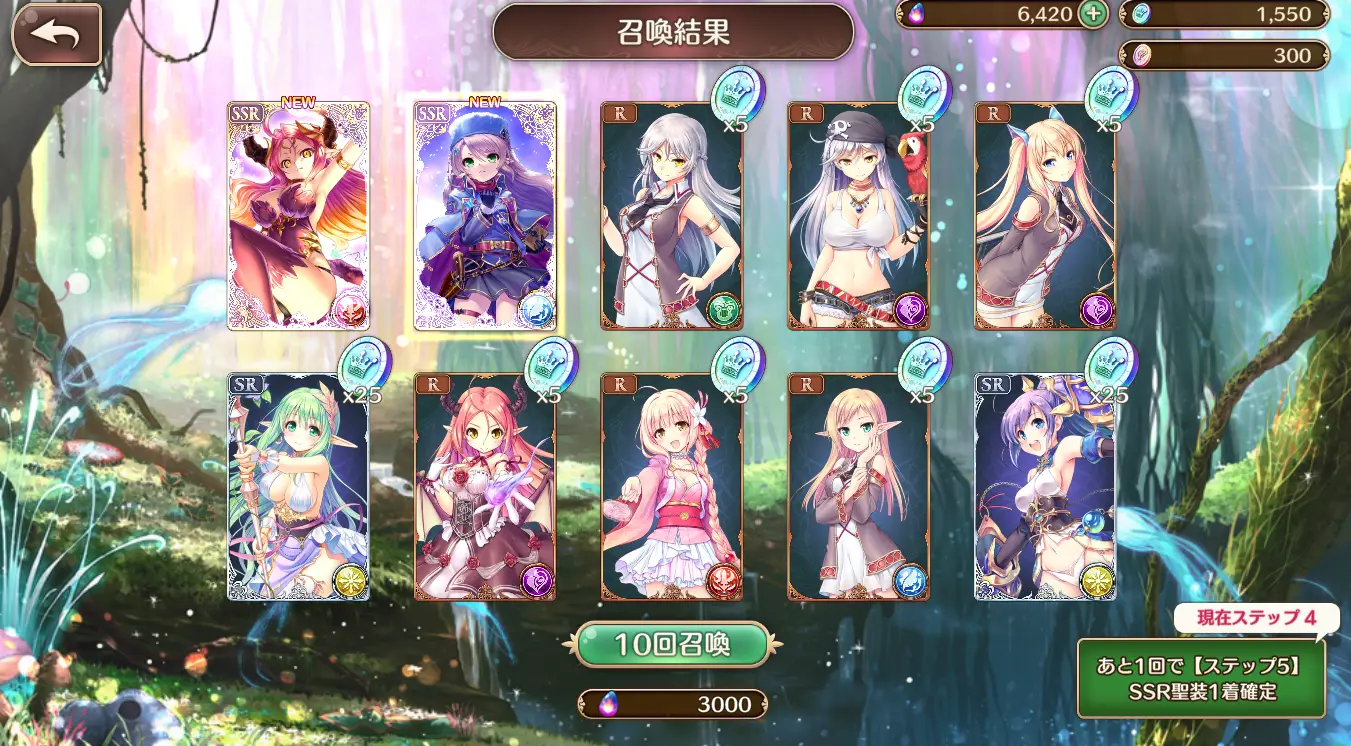The height and width of the screenshot is (746, 1351).
Task: Tap the back arrow to leave summon results
Action: 55,32
